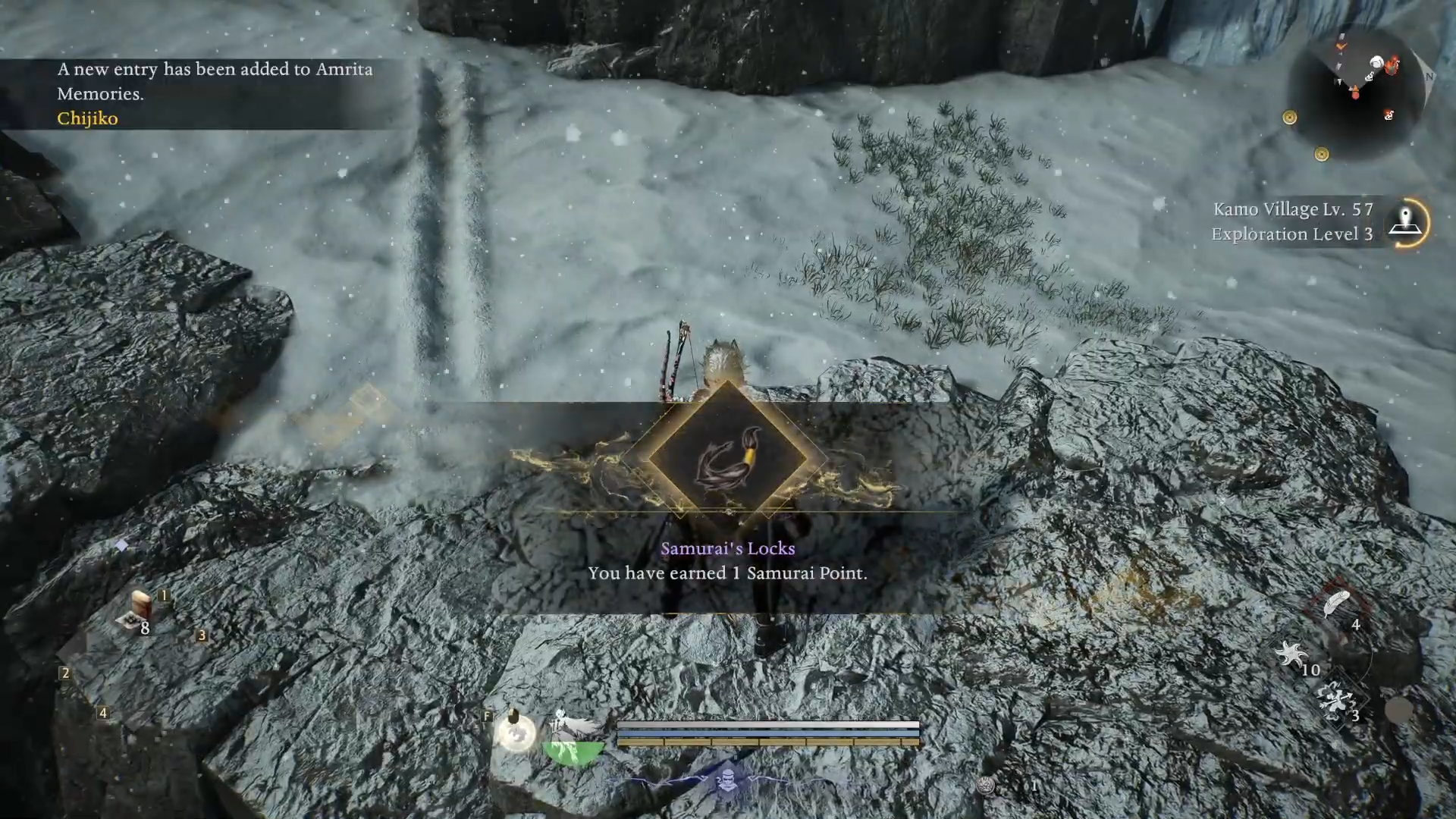This screenshot has width=1456, height=819.
Task: Click the green guardian spirit gauge
Action: click(x=575, y=751)
